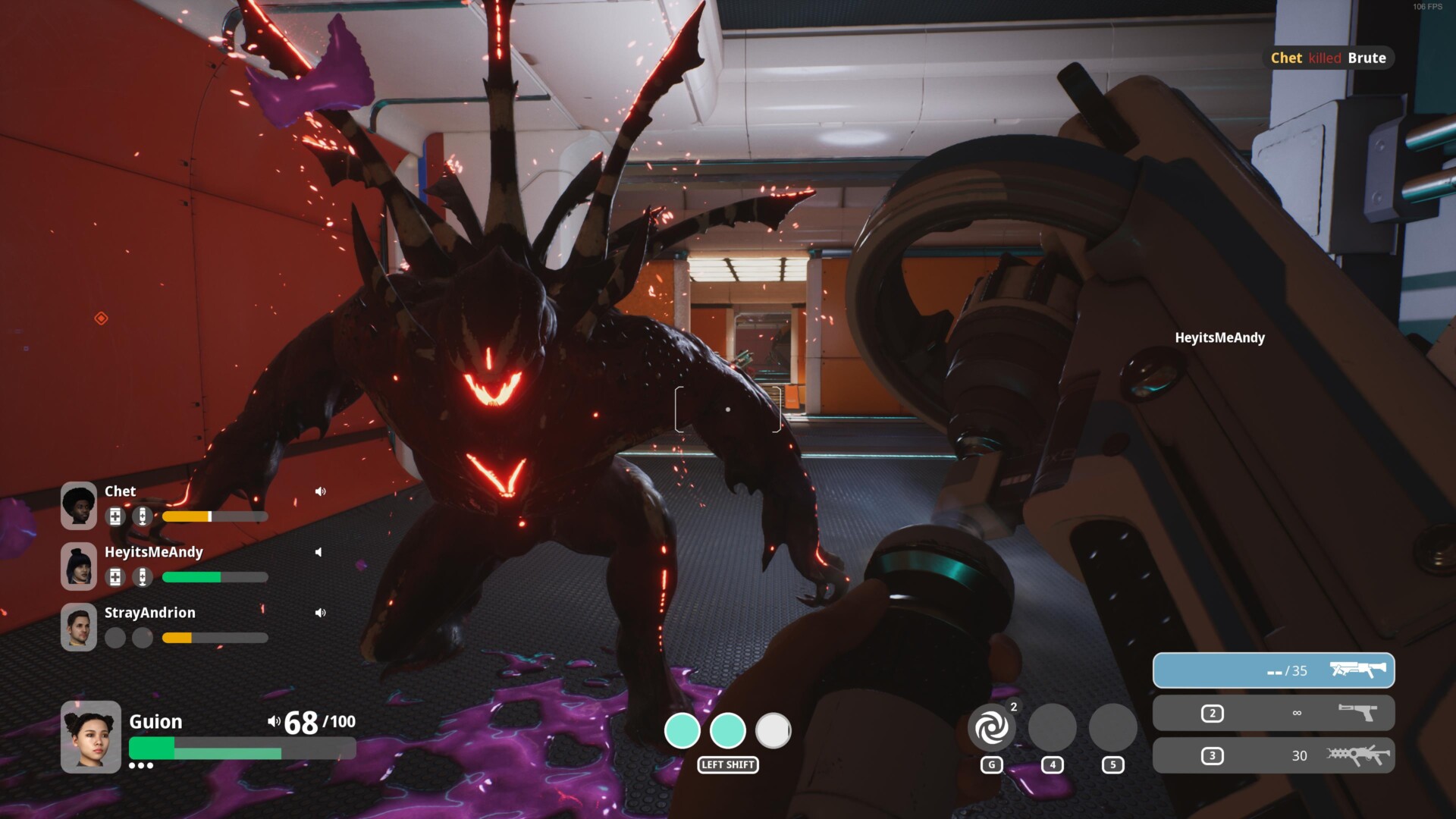Toggle Chet's voice speaker icon

(320, 491)
